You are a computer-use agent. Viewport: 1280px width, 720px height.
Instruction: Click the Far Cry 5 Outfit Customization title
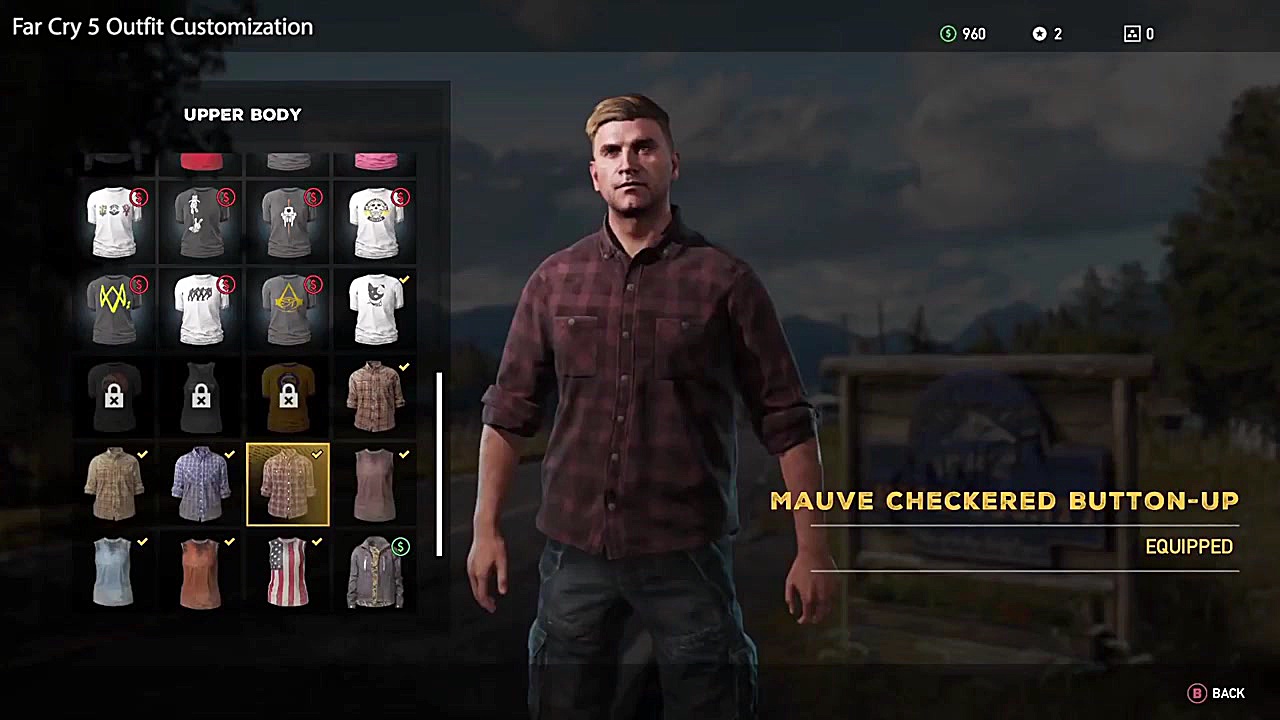point(162,27)
